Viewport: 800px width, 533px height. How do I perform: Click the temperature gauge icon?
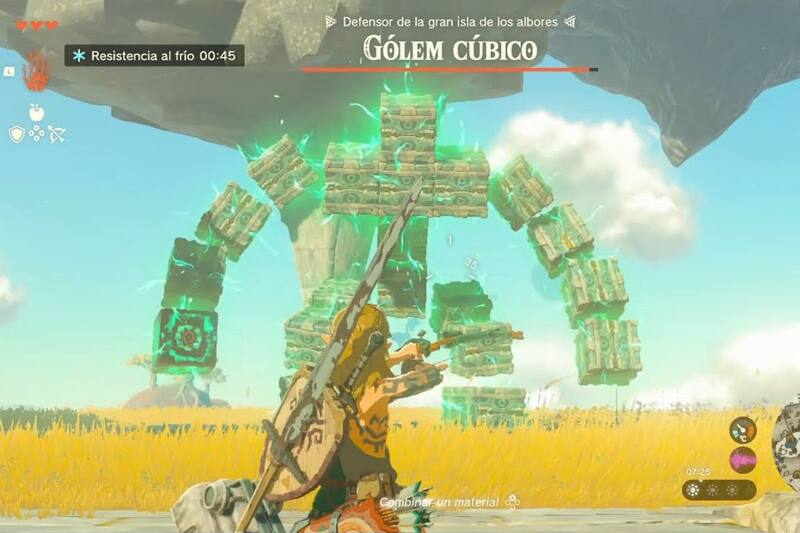tap(742, 431)
